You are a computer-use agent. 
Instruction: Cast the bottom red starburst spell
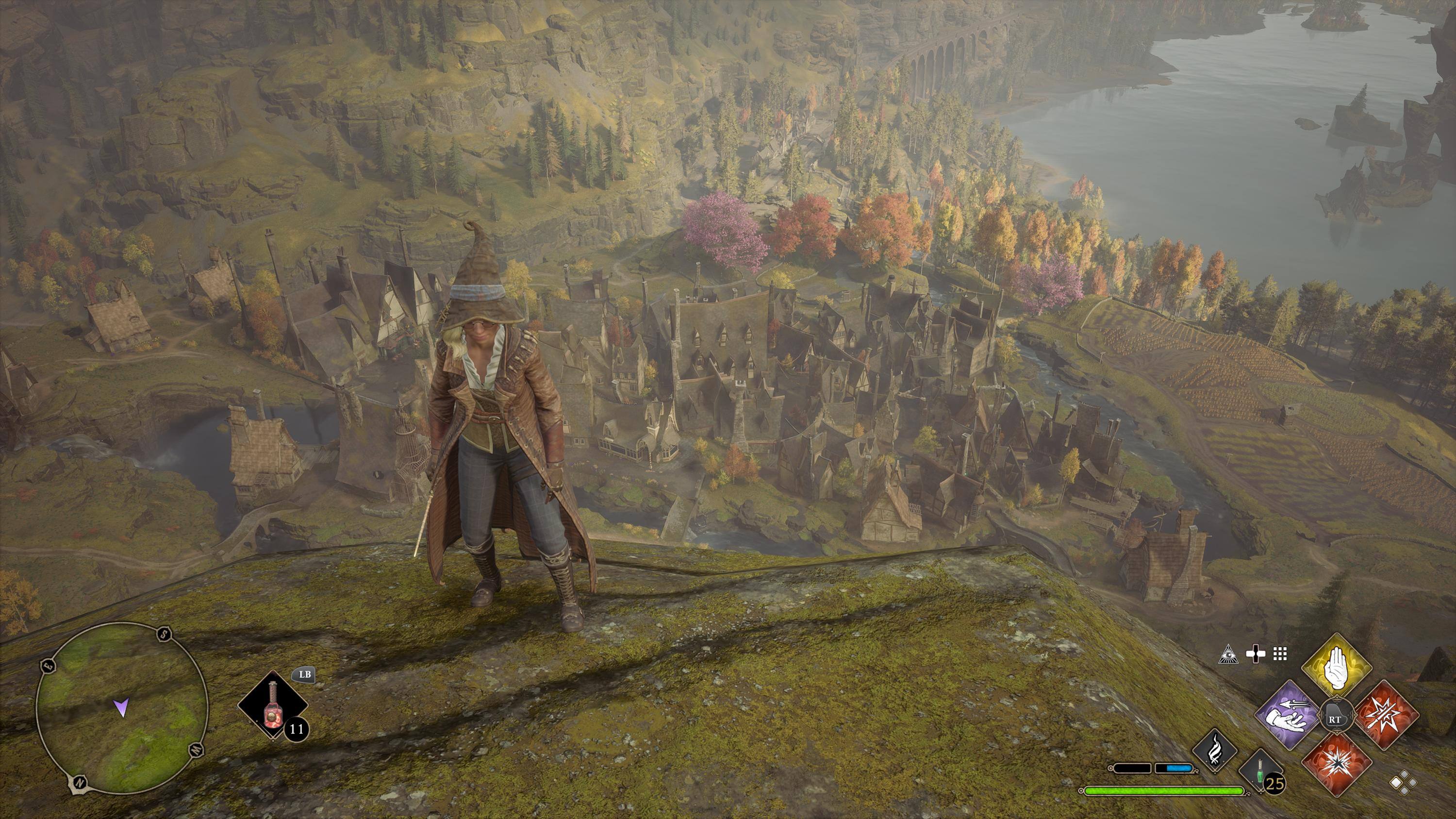1337,763
